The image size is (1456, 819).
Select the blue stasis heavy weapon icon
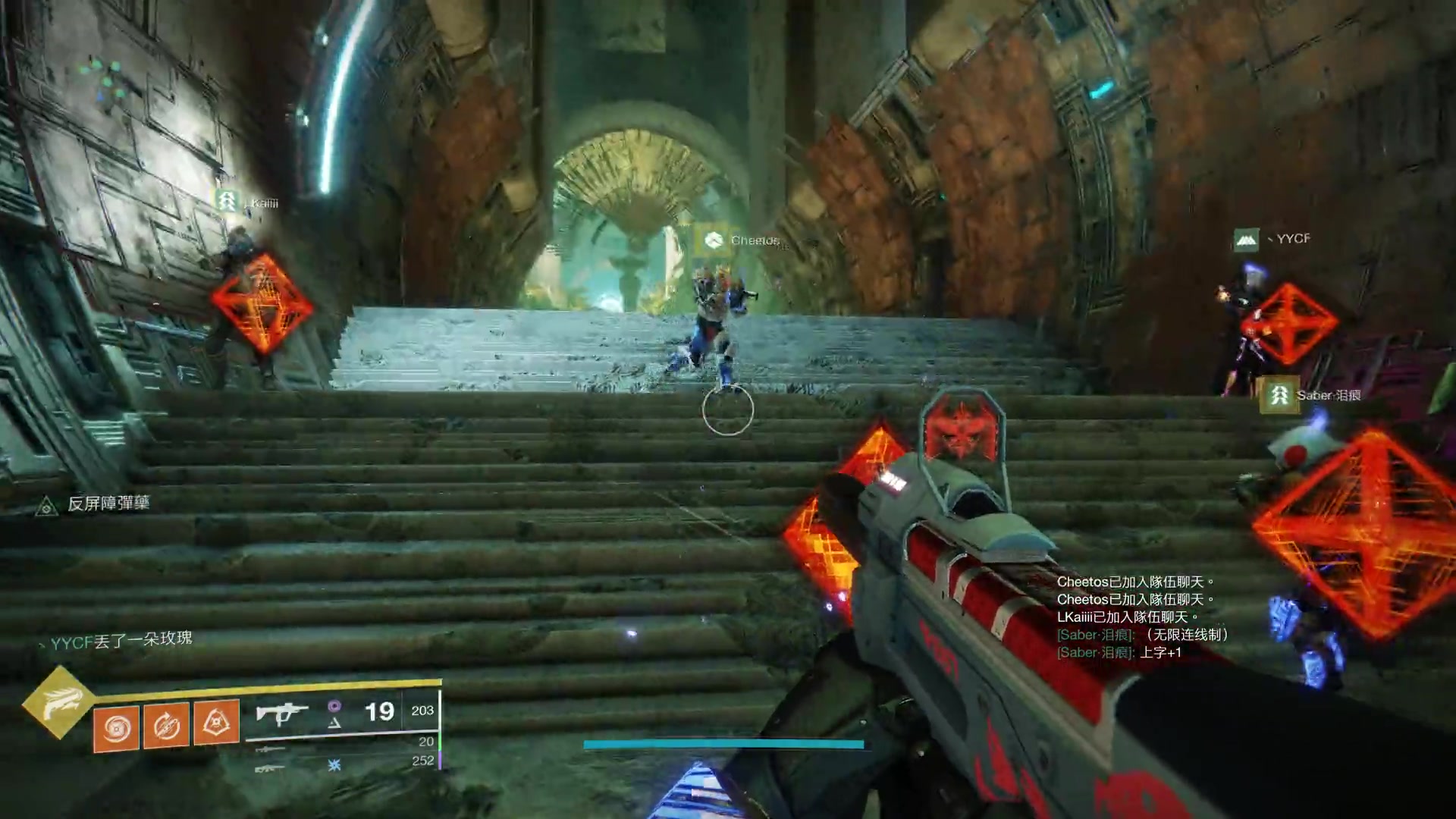(x=334, y=765)
